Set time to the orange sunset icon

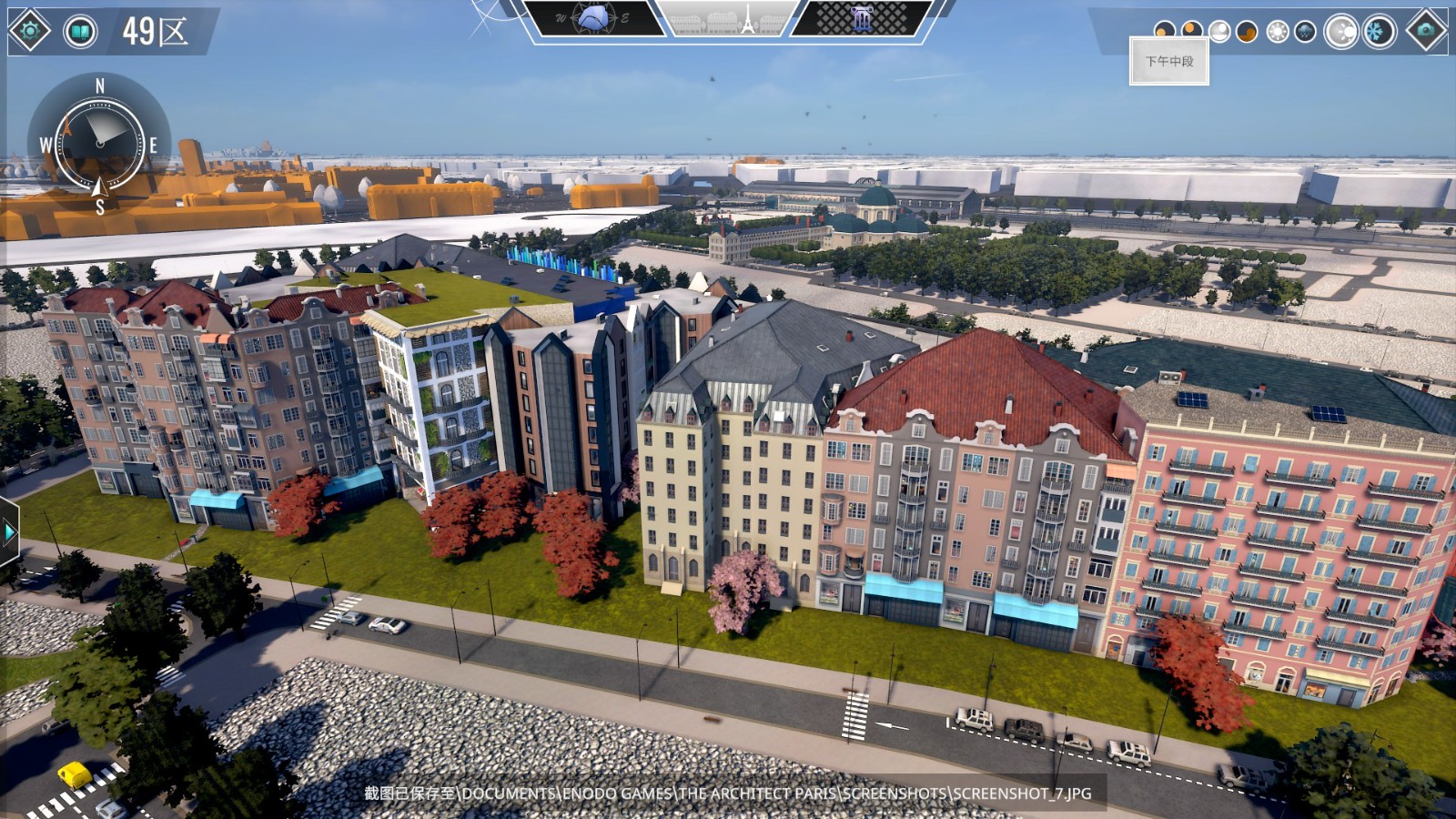point(1247,32)
